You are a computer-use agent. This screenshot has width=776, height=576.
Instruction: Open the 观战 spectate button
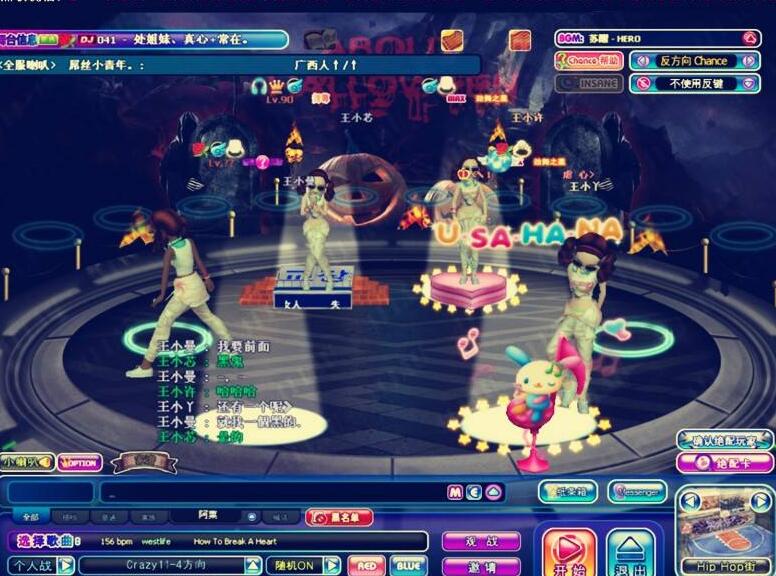click(481, 541)
